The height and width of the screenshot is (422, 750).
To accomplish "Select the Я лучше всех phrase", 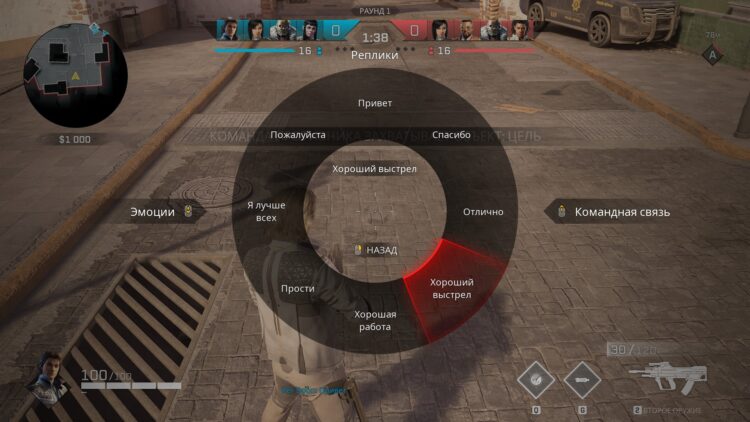I will coord(265,211).
